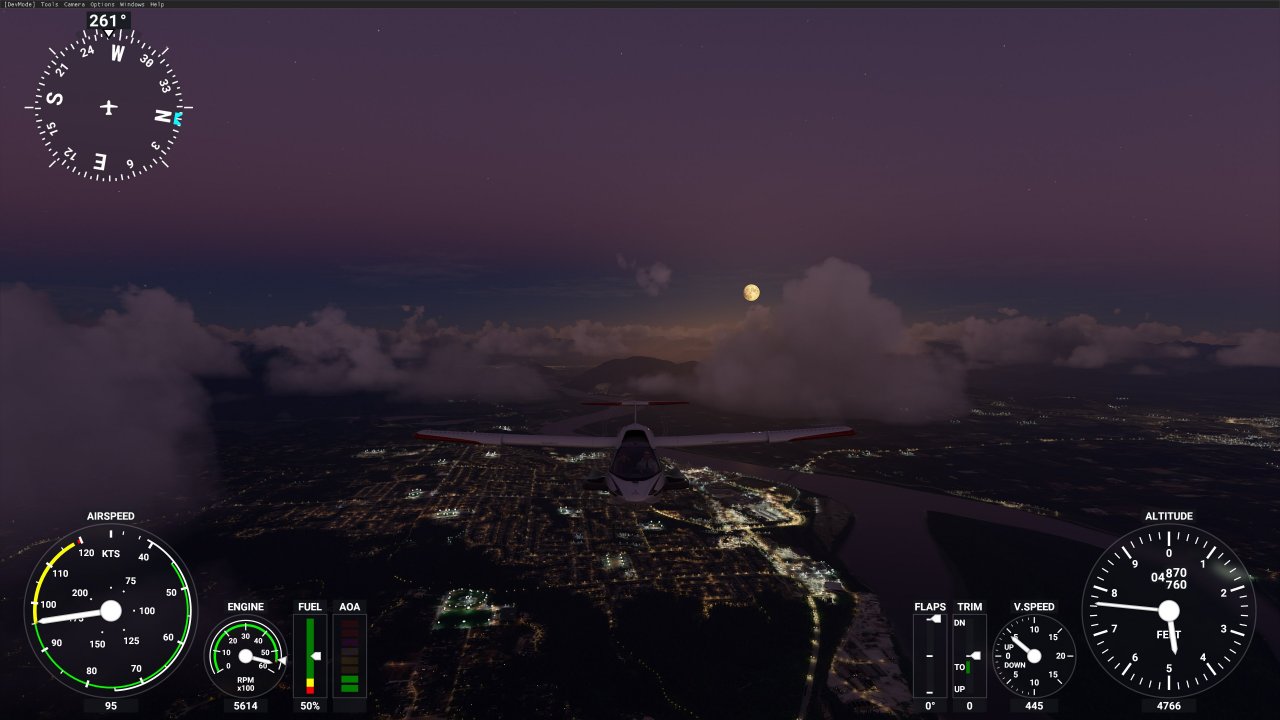
Task: Open the Options menu
Action: (x=102, y=4)
